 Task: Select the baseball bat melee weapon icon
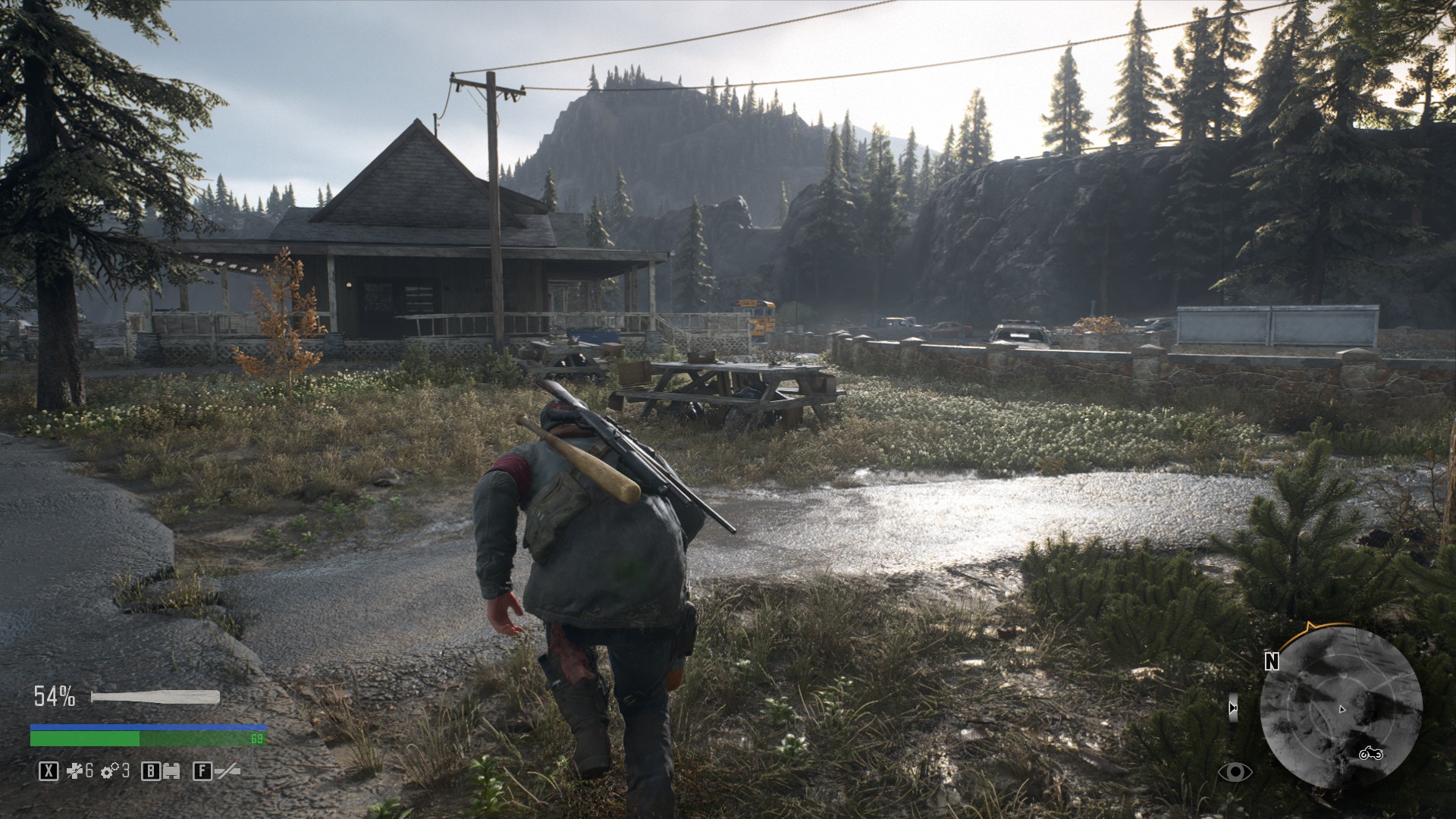(155, 697)
